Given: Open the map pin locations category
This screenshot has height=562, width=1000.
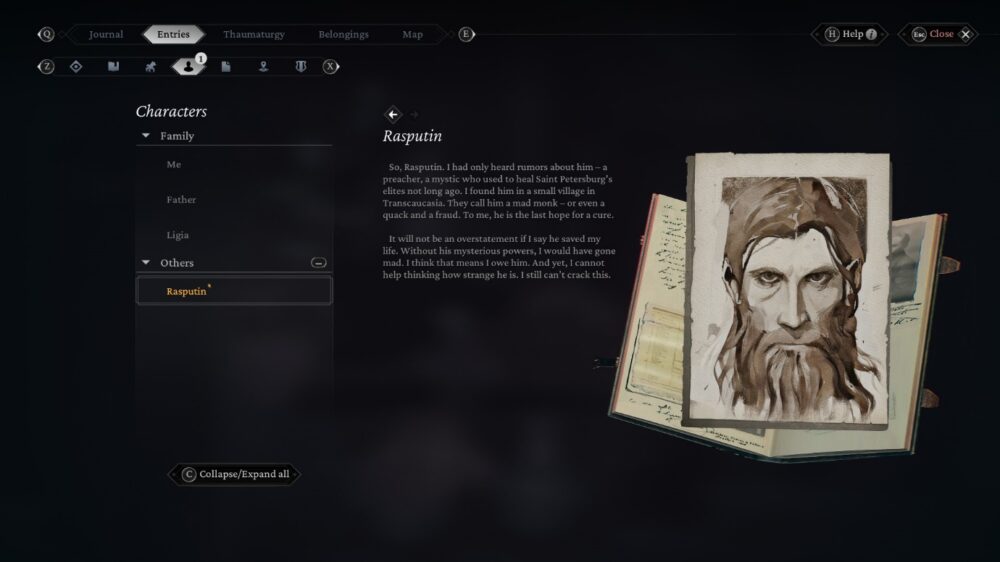Looking at the screenshot, I should click(263, 66).
